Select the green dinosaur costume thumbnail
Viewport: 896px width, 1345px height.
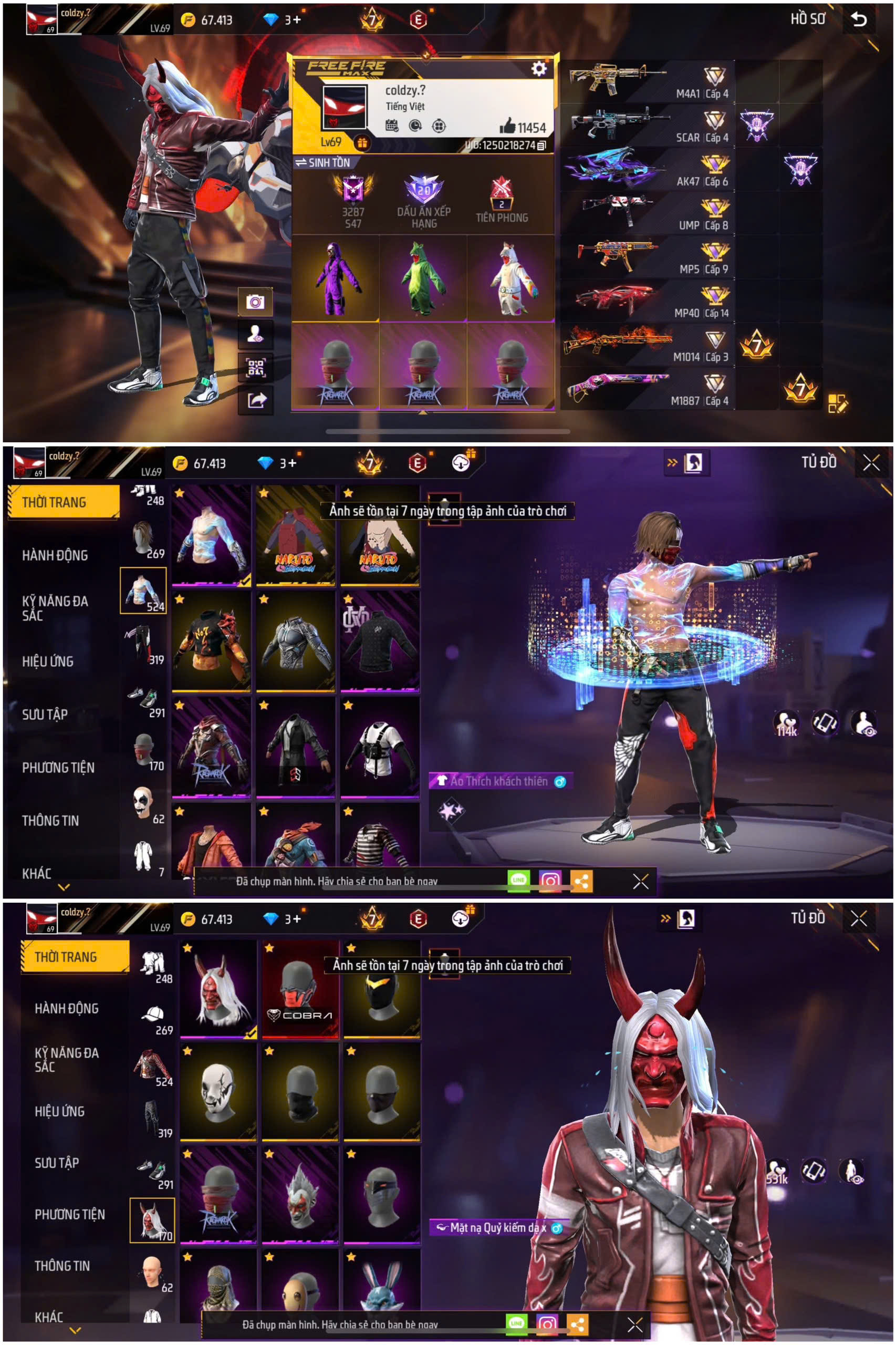coord(423,280)
